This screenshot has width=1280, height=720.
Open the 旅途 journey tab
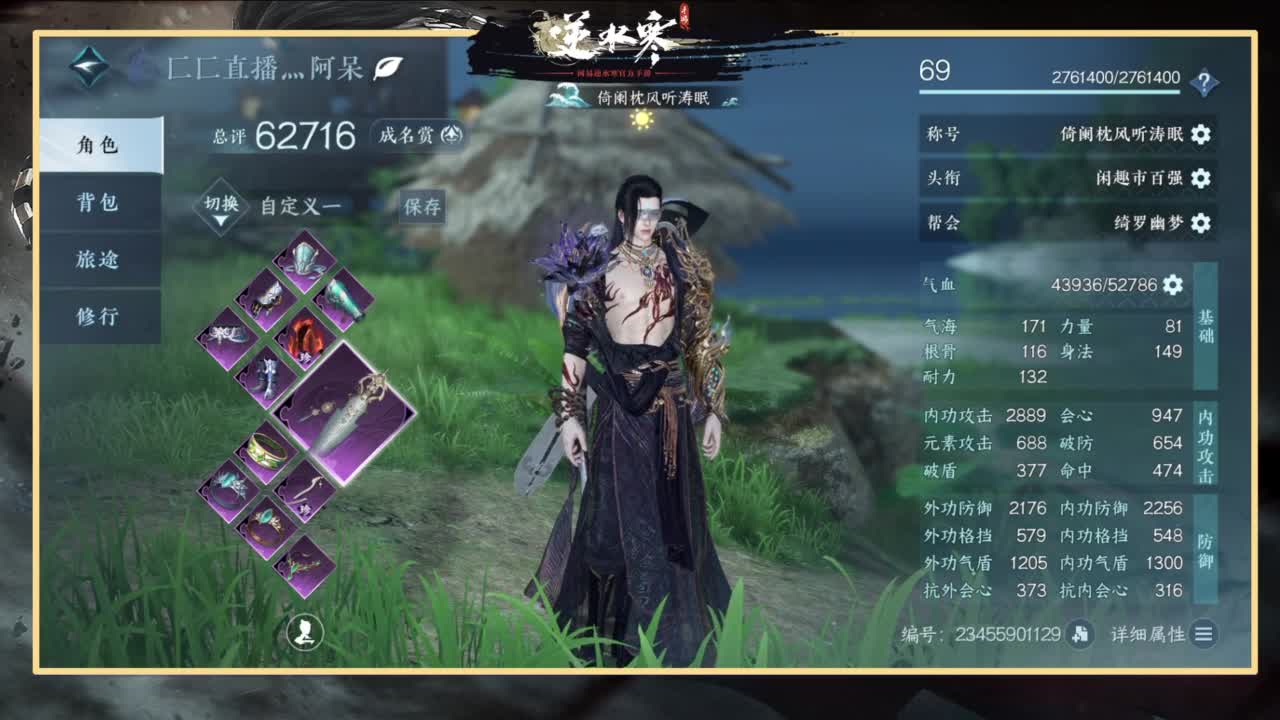click(100, 260)
